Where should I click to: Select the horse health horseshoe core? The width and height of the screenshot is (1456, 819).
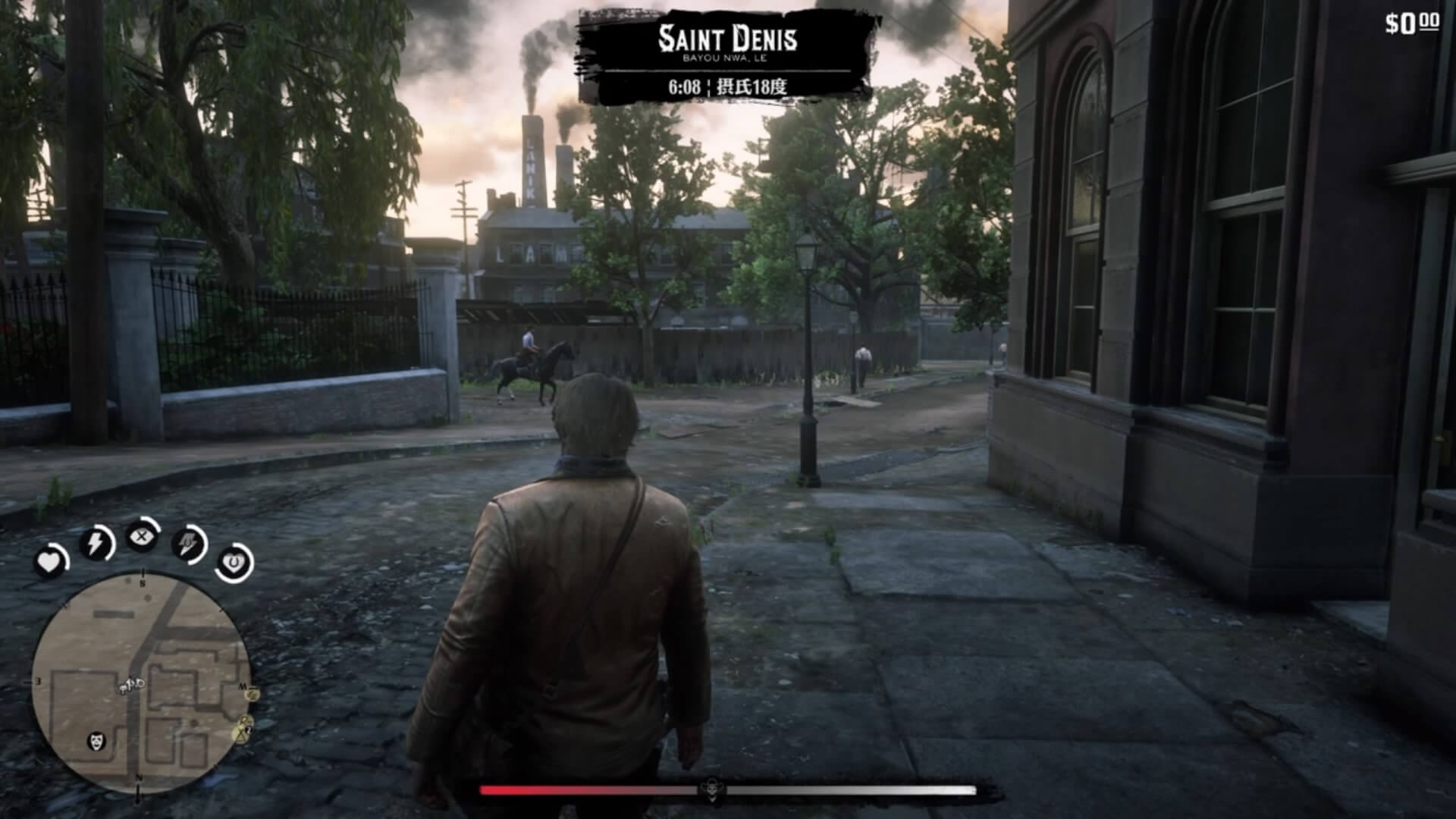click(234, 563)
